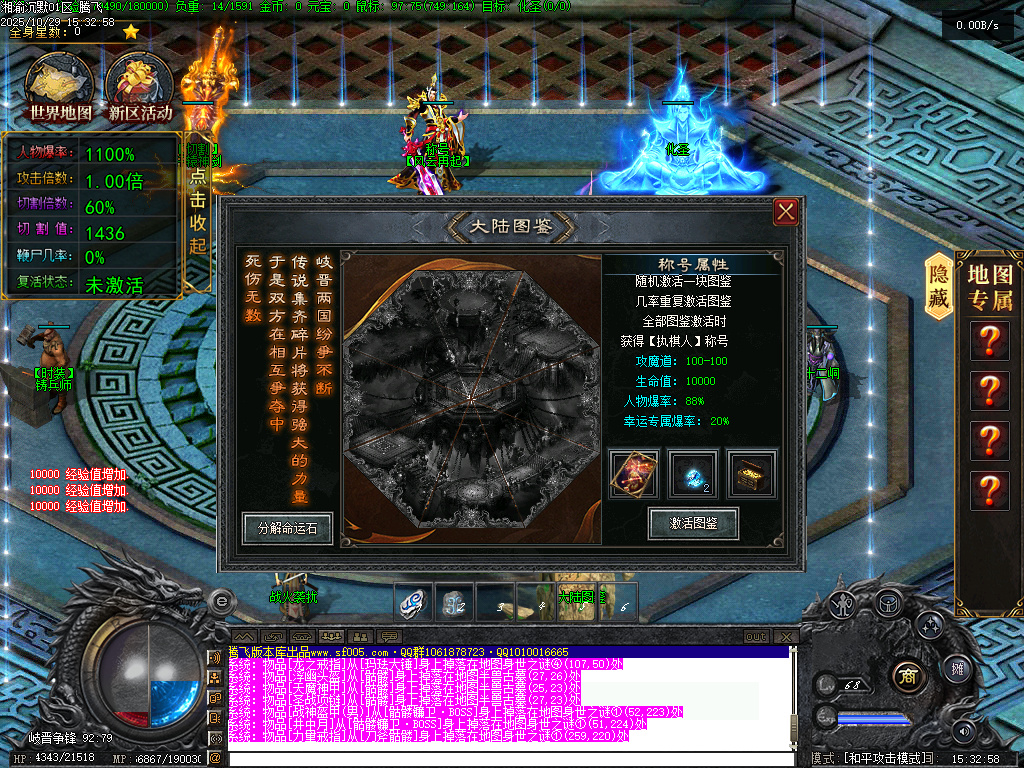Toggle the 隐藏 hide button

[x=939, y=285]
